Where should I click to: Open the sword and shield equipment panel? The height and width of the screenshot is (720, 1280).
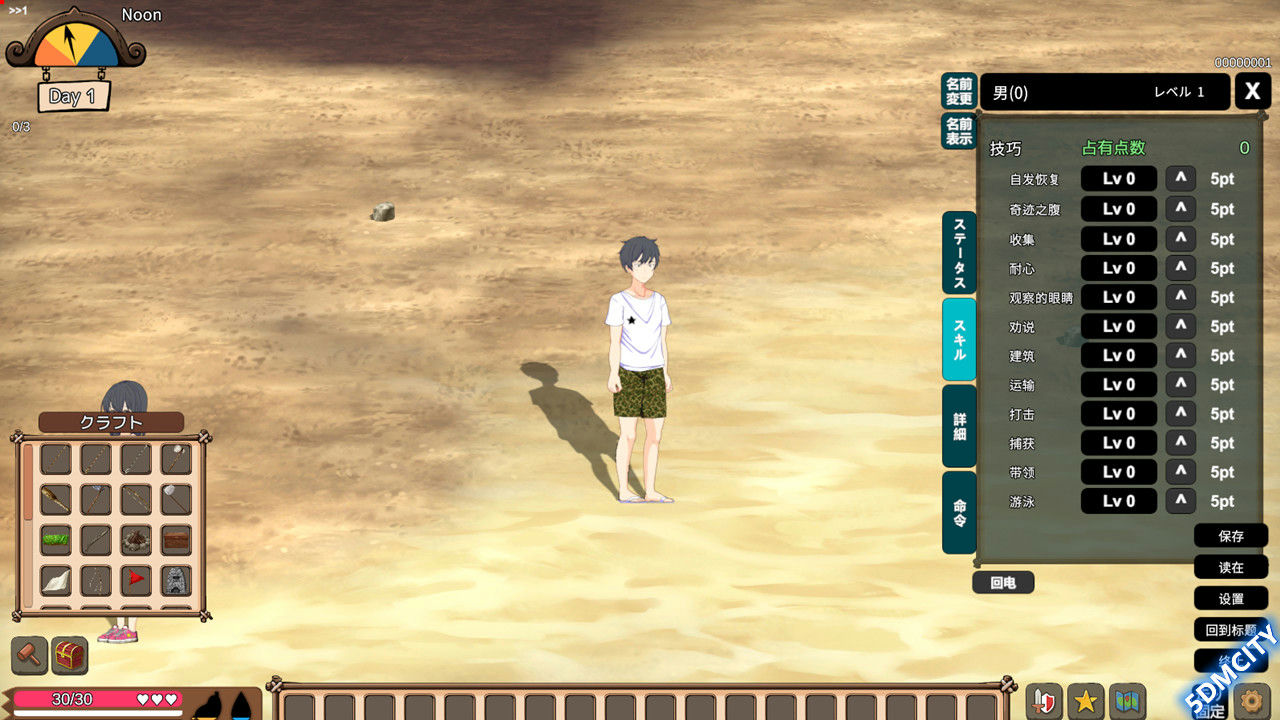point(1044,700)
